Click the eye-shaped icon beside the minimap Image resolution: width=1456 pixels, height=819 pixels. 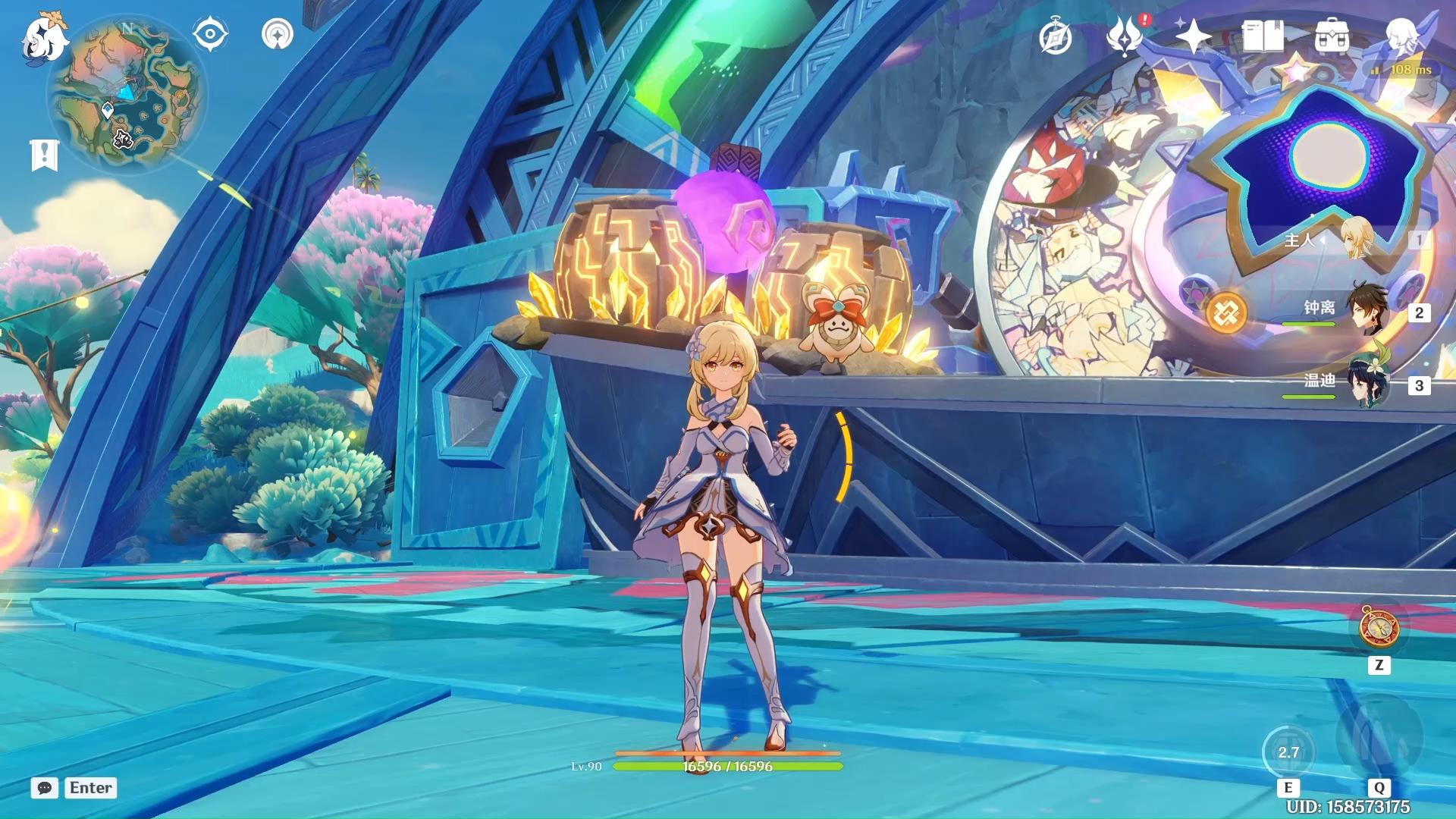click(210, 34)
